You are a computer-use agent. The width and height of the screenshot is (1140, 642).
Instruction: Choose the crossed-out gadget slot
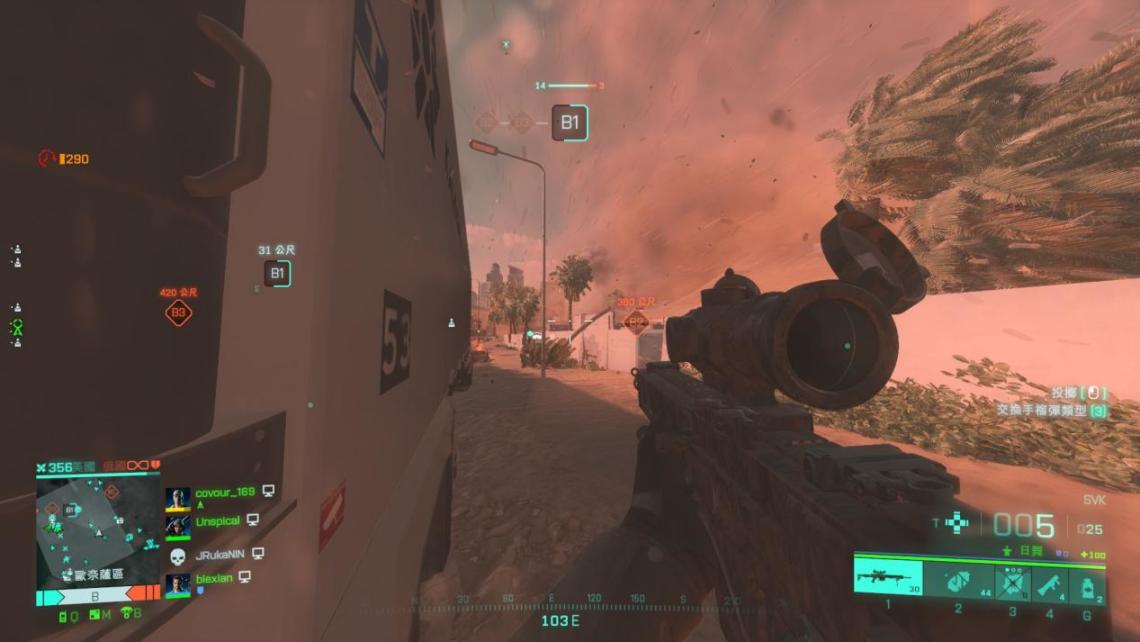coord(1013,582)
